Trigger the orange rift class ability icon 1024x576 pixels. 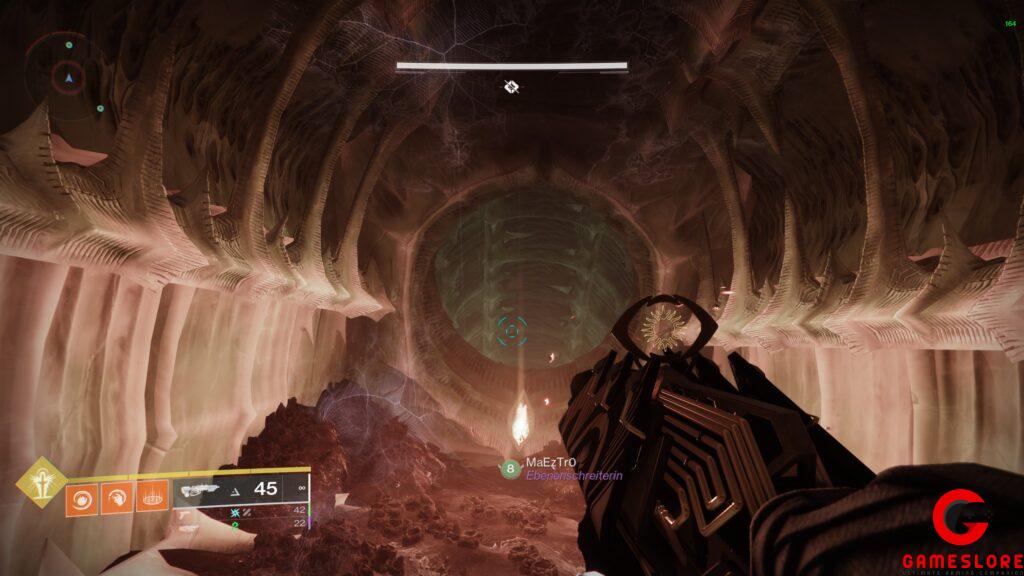click(151, 498)
